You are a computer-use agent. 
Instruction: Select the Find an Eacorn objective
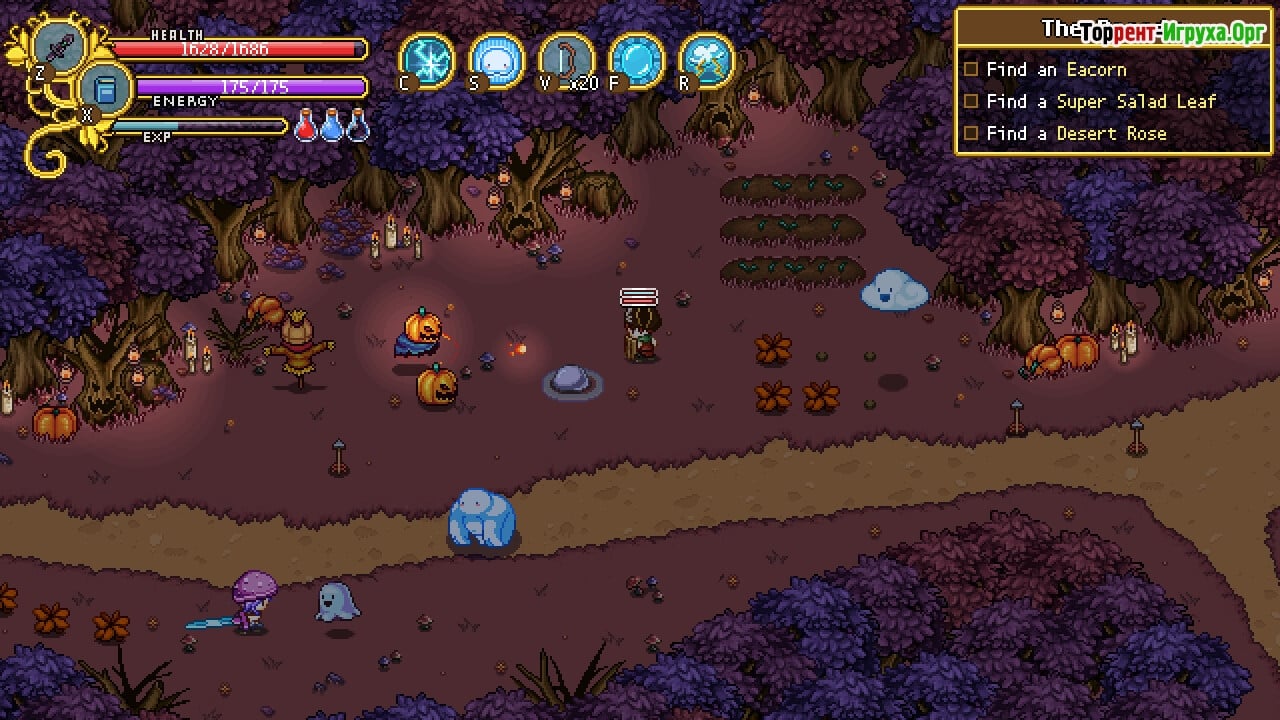pos(1055,70)
